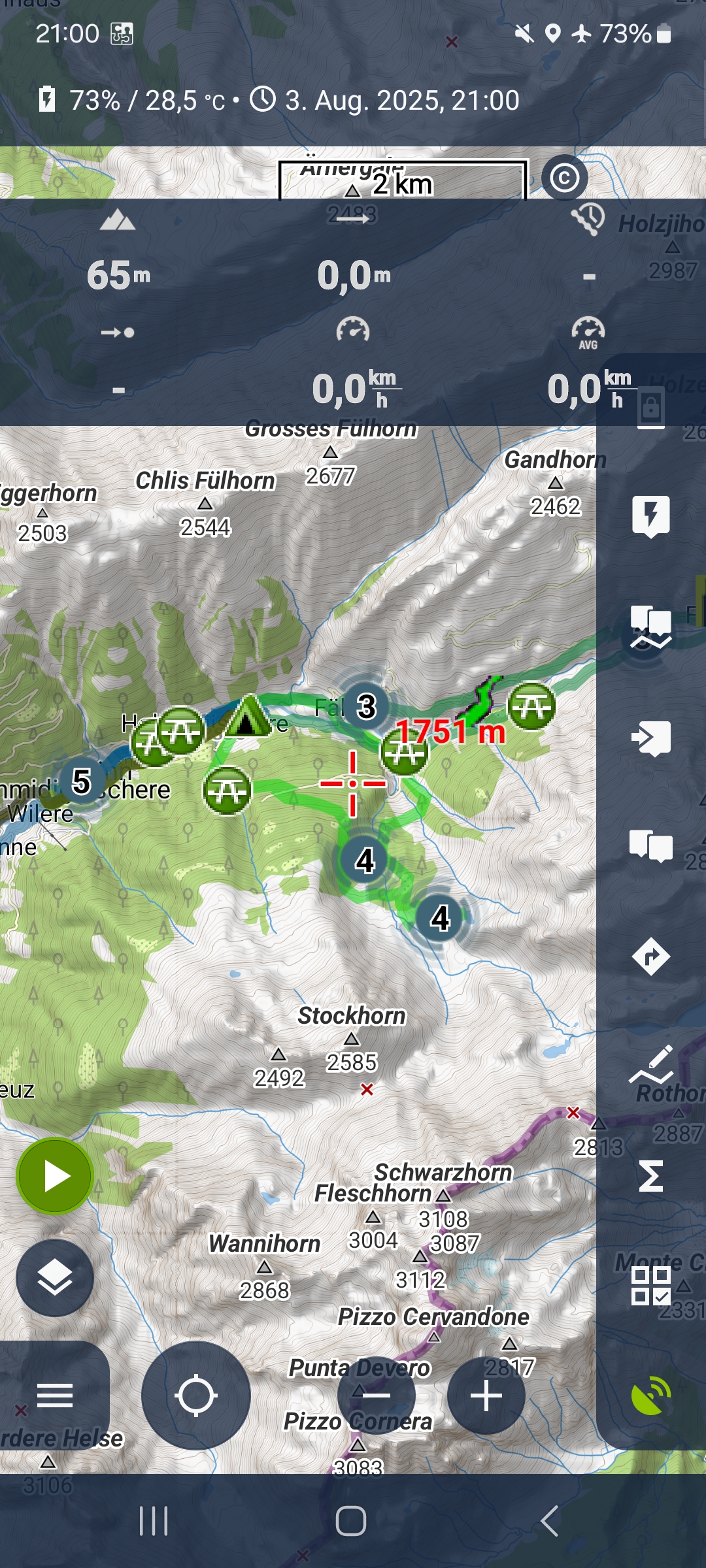Viewport: 706px width, 1568px height.
Task: Zoom out the map with the minus button
Action: coord(377,1396)
